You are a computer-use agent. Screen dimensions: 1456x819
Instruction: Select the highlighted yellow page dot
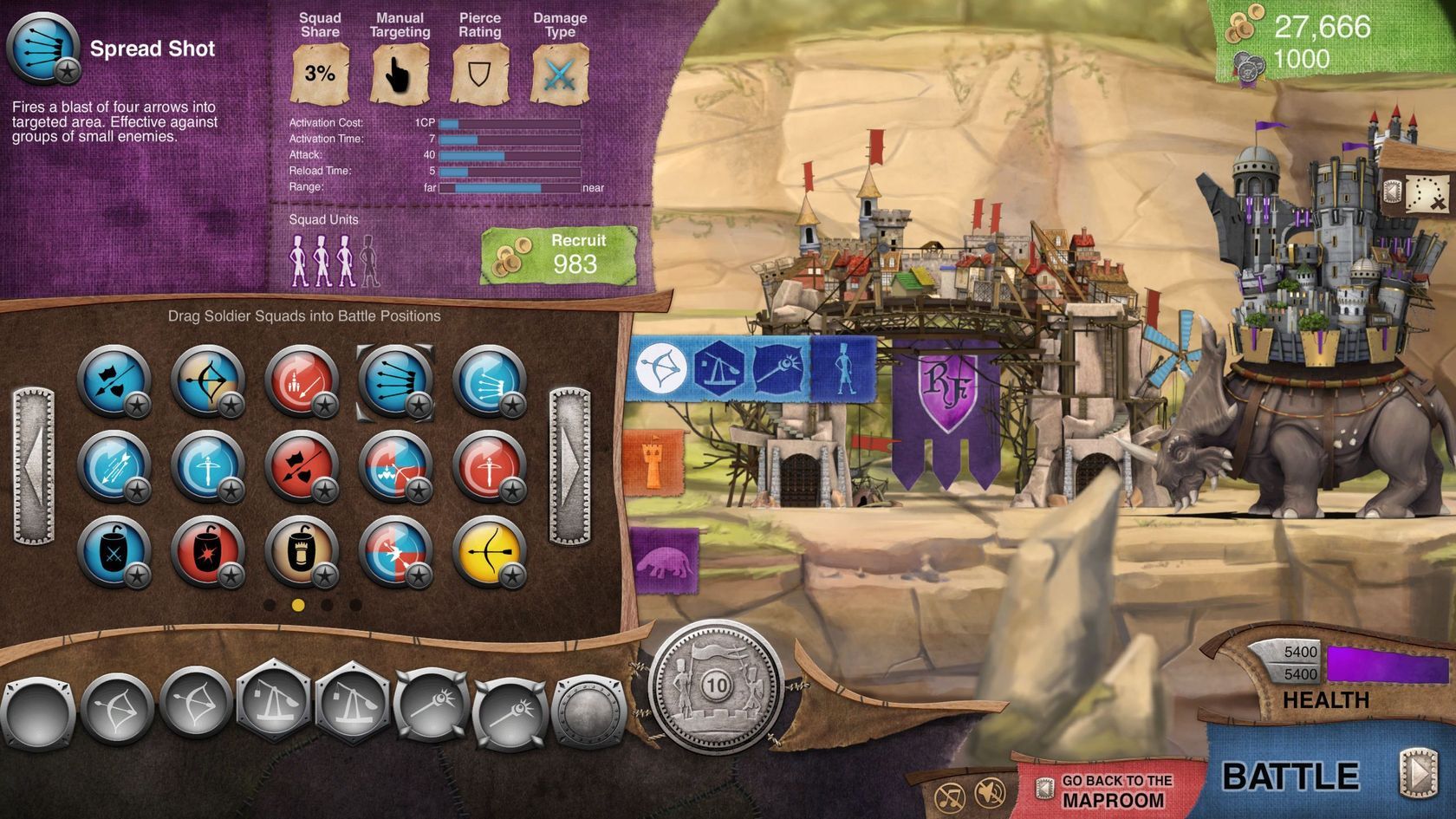(298, 605)
